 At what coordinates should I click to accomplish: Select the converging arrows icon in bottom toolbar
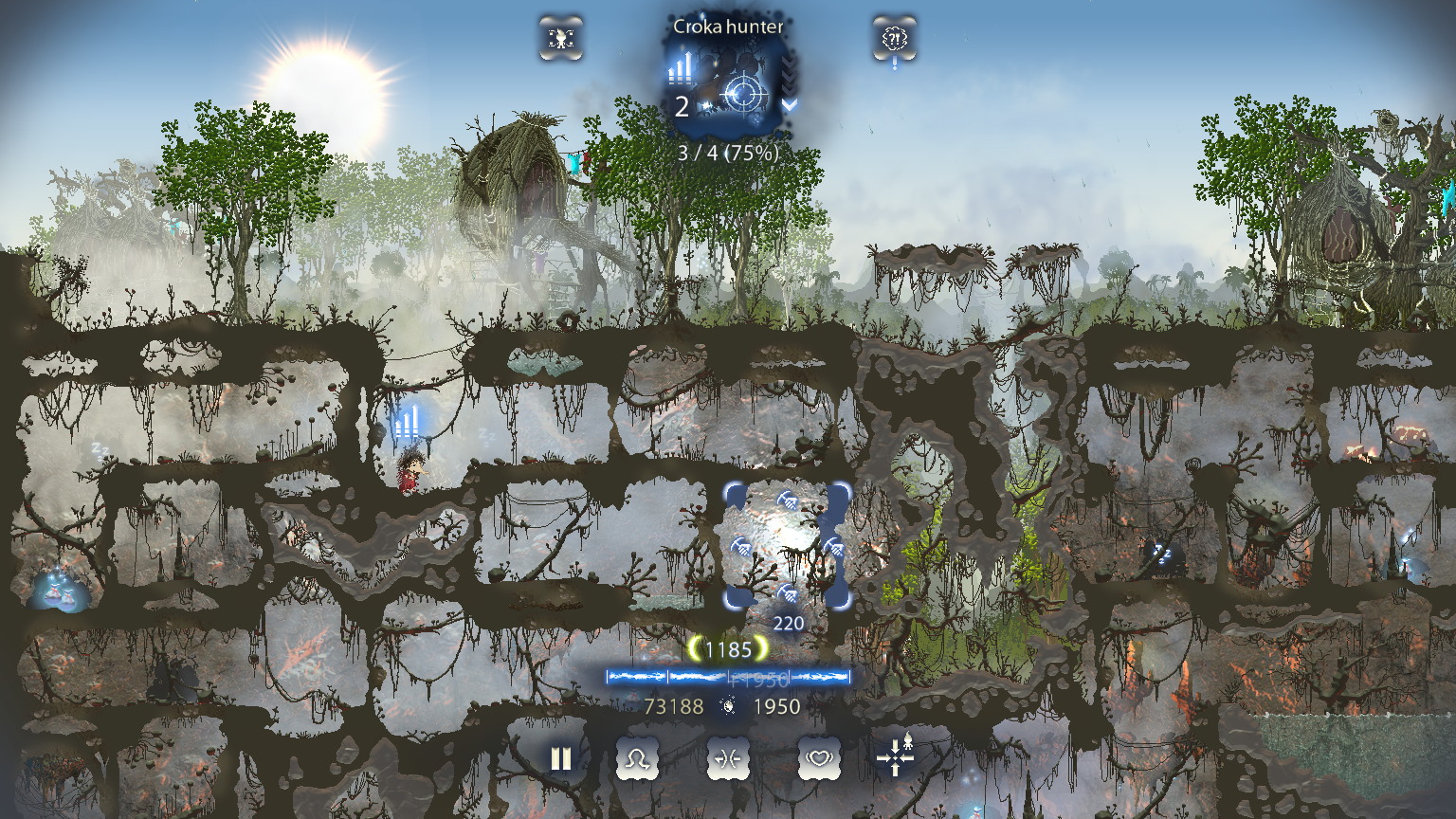pos(728,758)
